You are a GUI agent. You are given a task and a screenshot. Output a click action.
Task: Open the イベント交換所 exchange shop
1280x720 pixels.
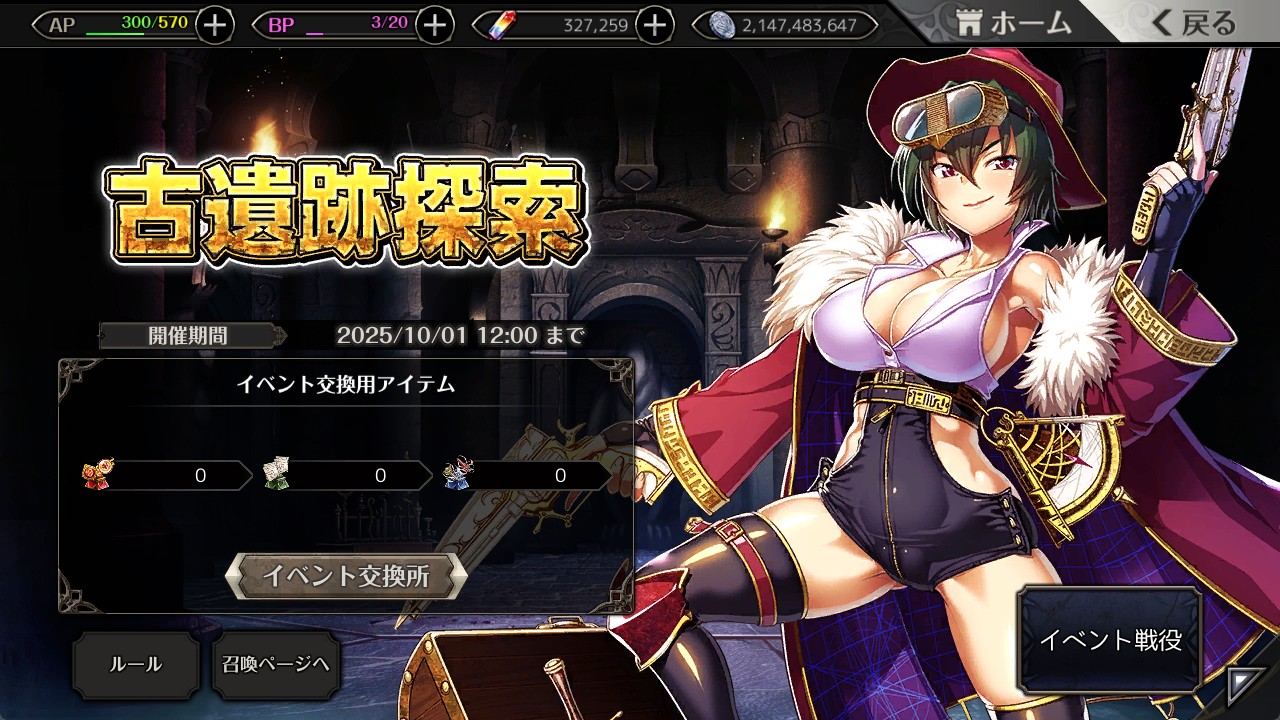346,576
